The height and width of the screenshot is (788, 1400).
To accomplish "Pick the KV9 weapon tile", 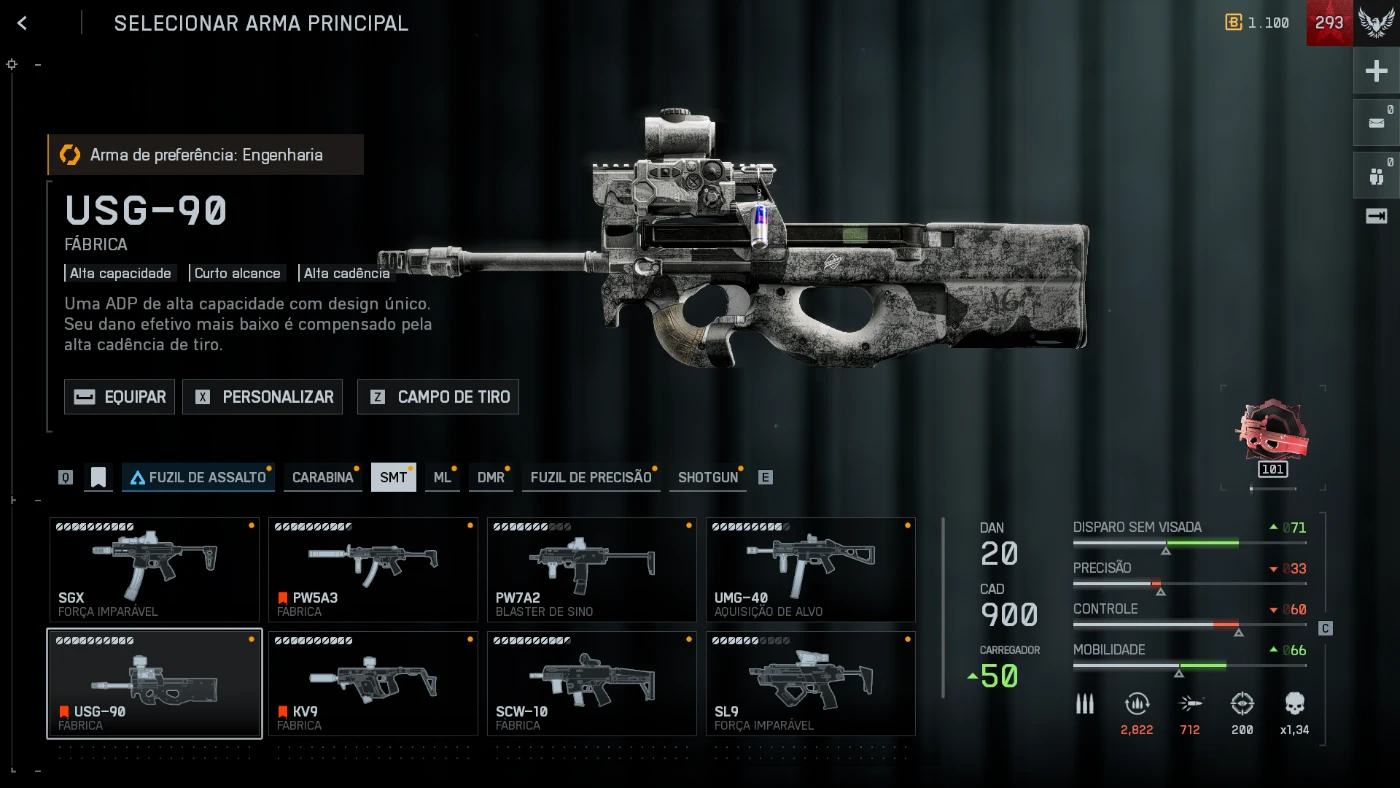I will 373,683.
